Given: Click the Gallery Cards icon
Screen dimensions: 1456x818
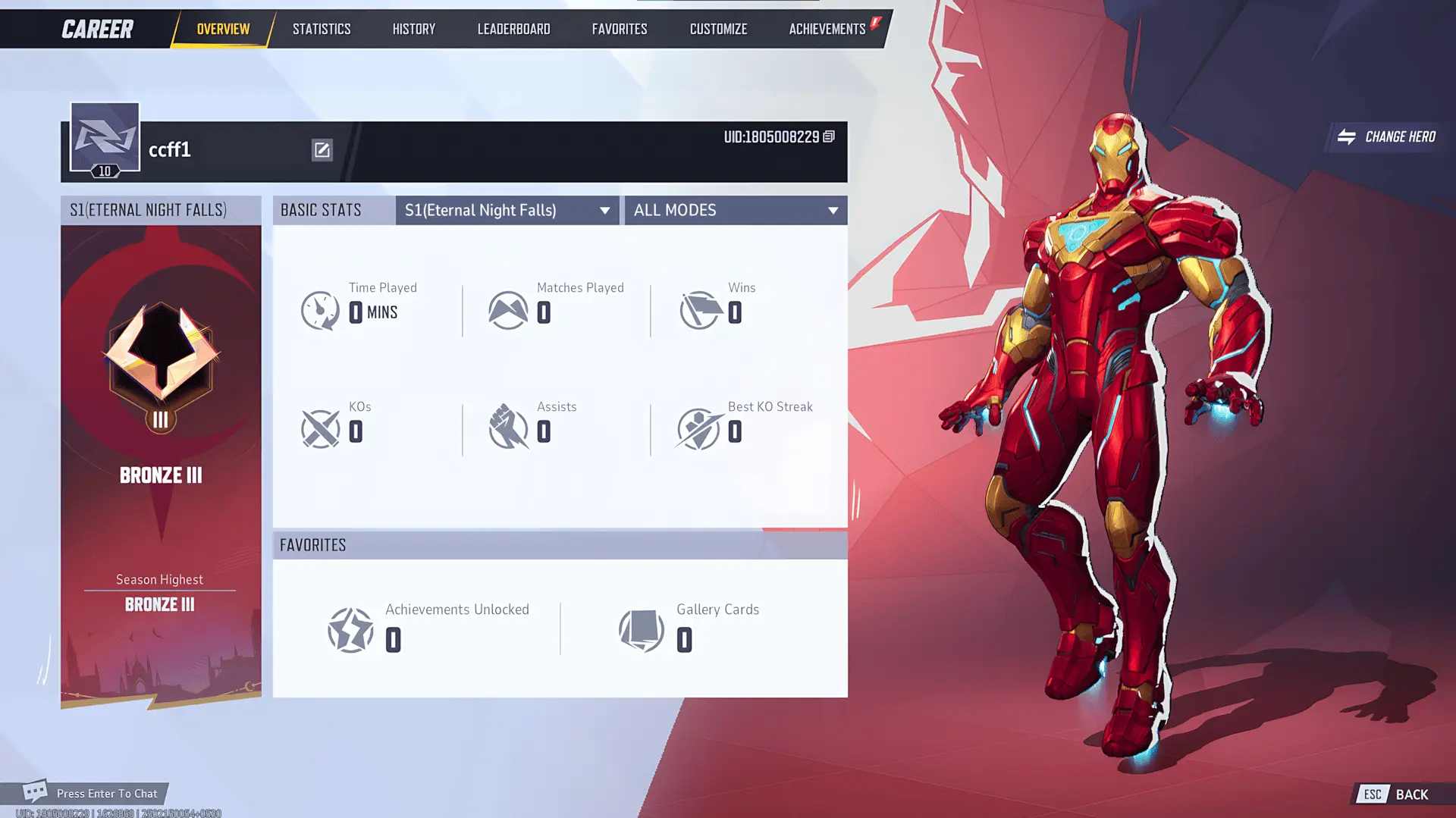Looking at the screenshot, I should pyautogui.click(x=642, y=629).
